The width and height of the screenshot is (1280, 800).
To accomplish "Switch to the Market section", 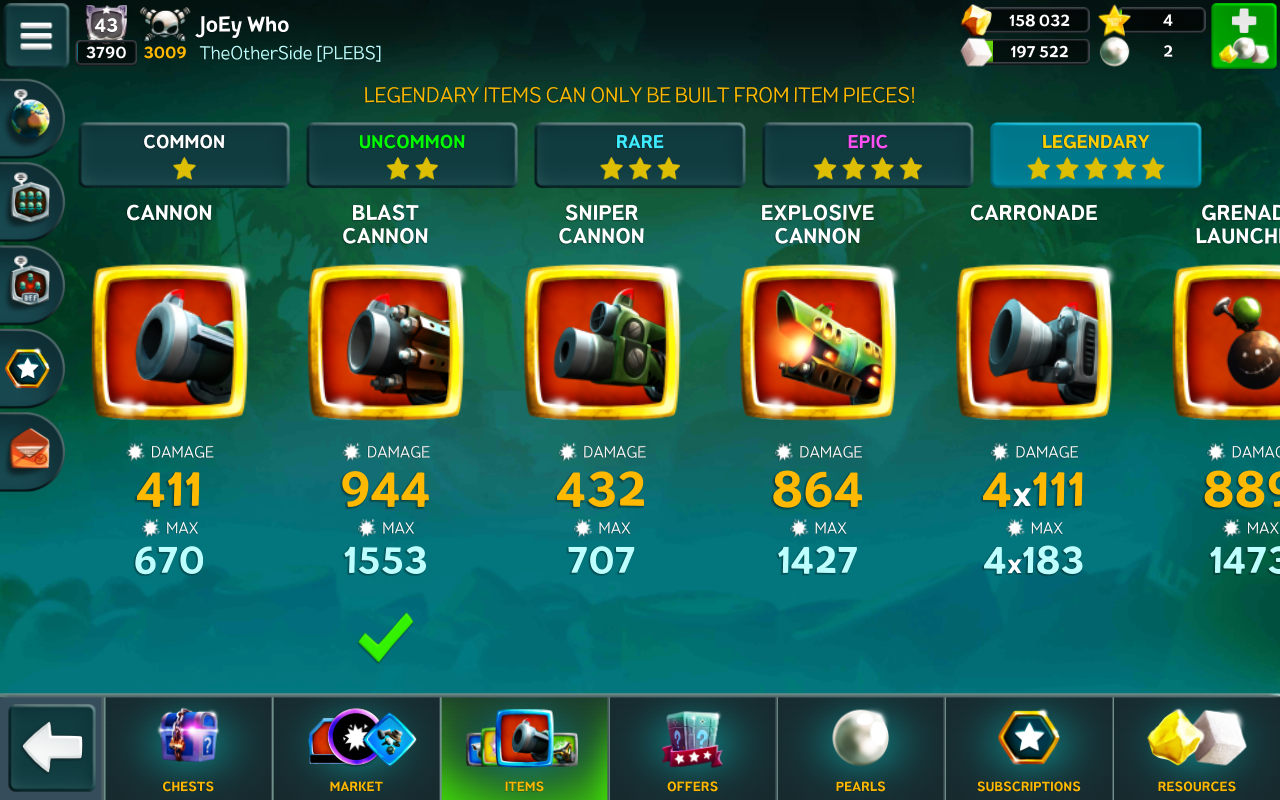I will [356, 748].
